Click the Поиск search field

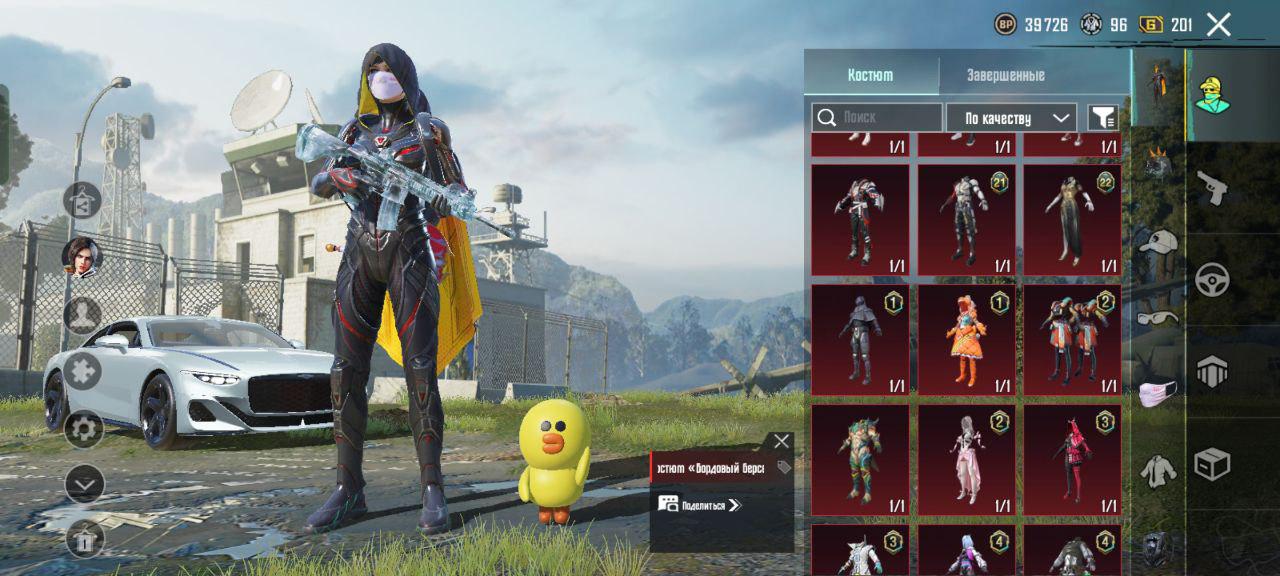point(877,118)
